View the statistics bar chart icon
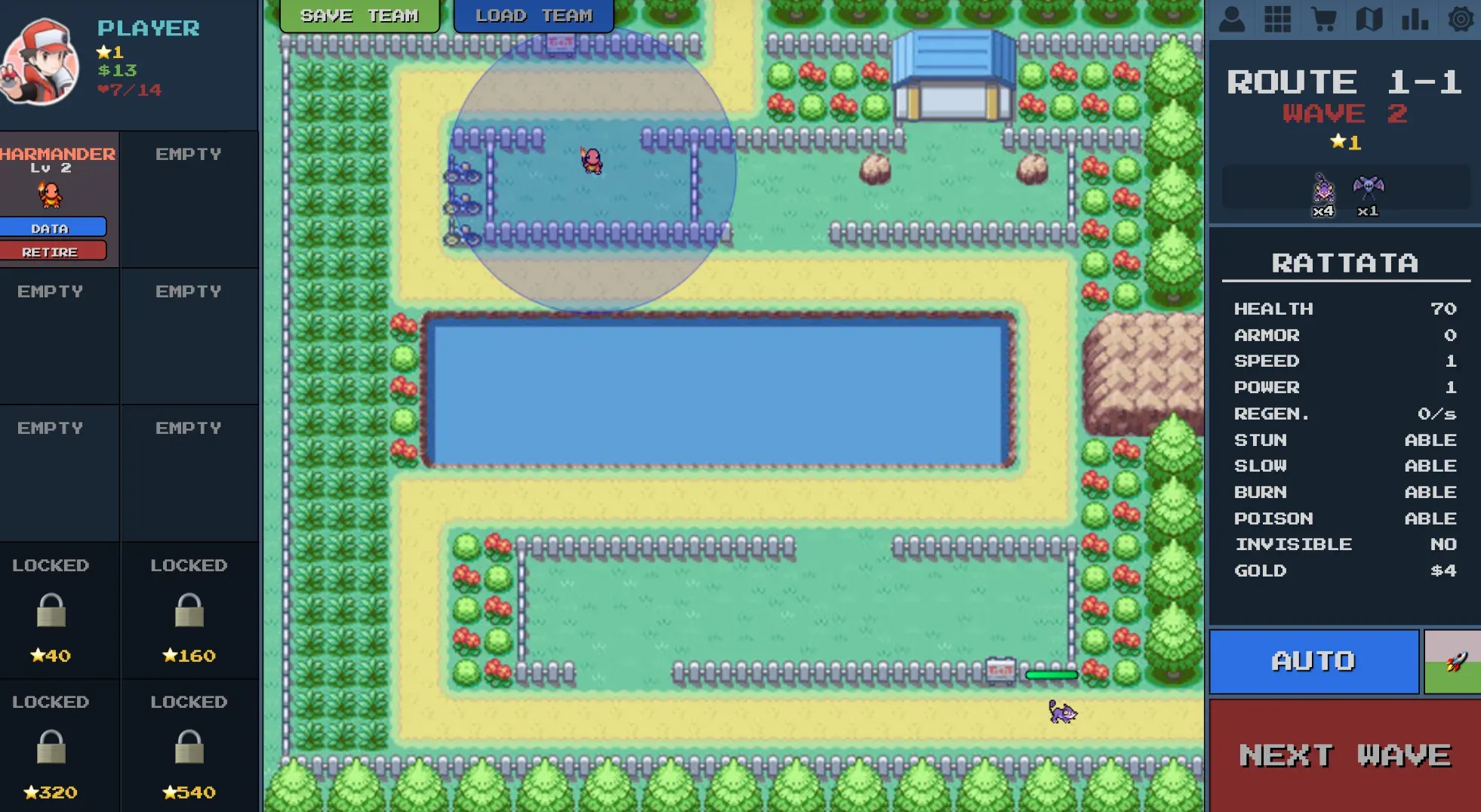Image resolution: width=1481 pixels, height=812 pixels. [1414, 19]
